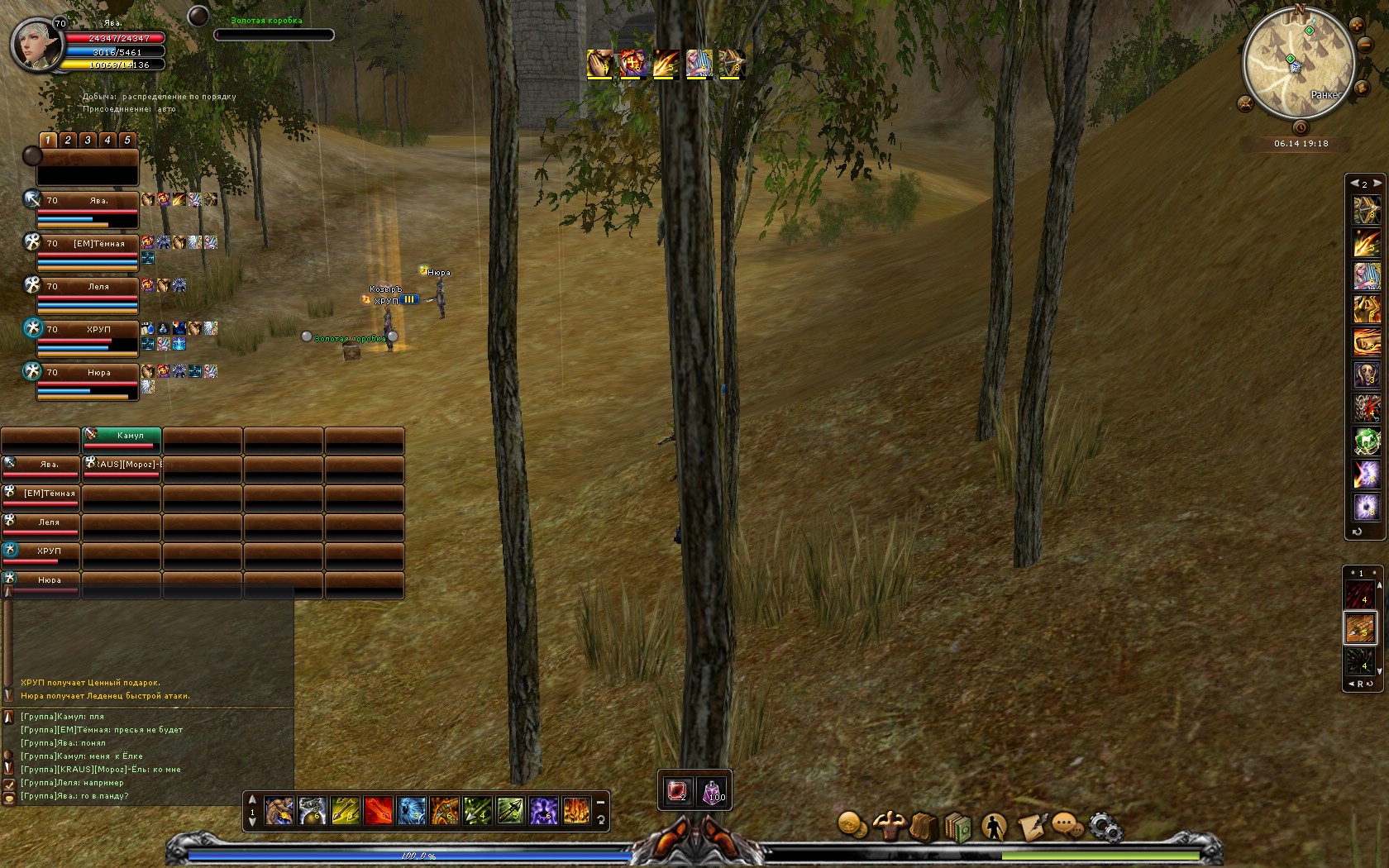Open the chat bubbles social menu
The height and width of the screenshot is (868, 1389).
tap(1067, 826)
